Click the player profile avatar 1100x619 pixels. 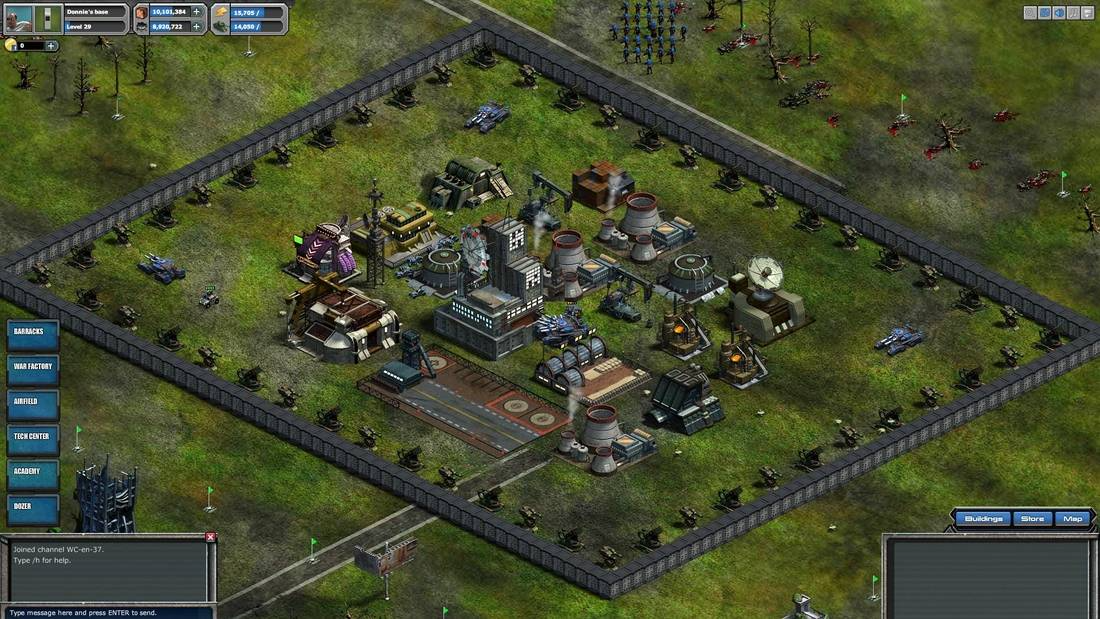tap(19, 19)
